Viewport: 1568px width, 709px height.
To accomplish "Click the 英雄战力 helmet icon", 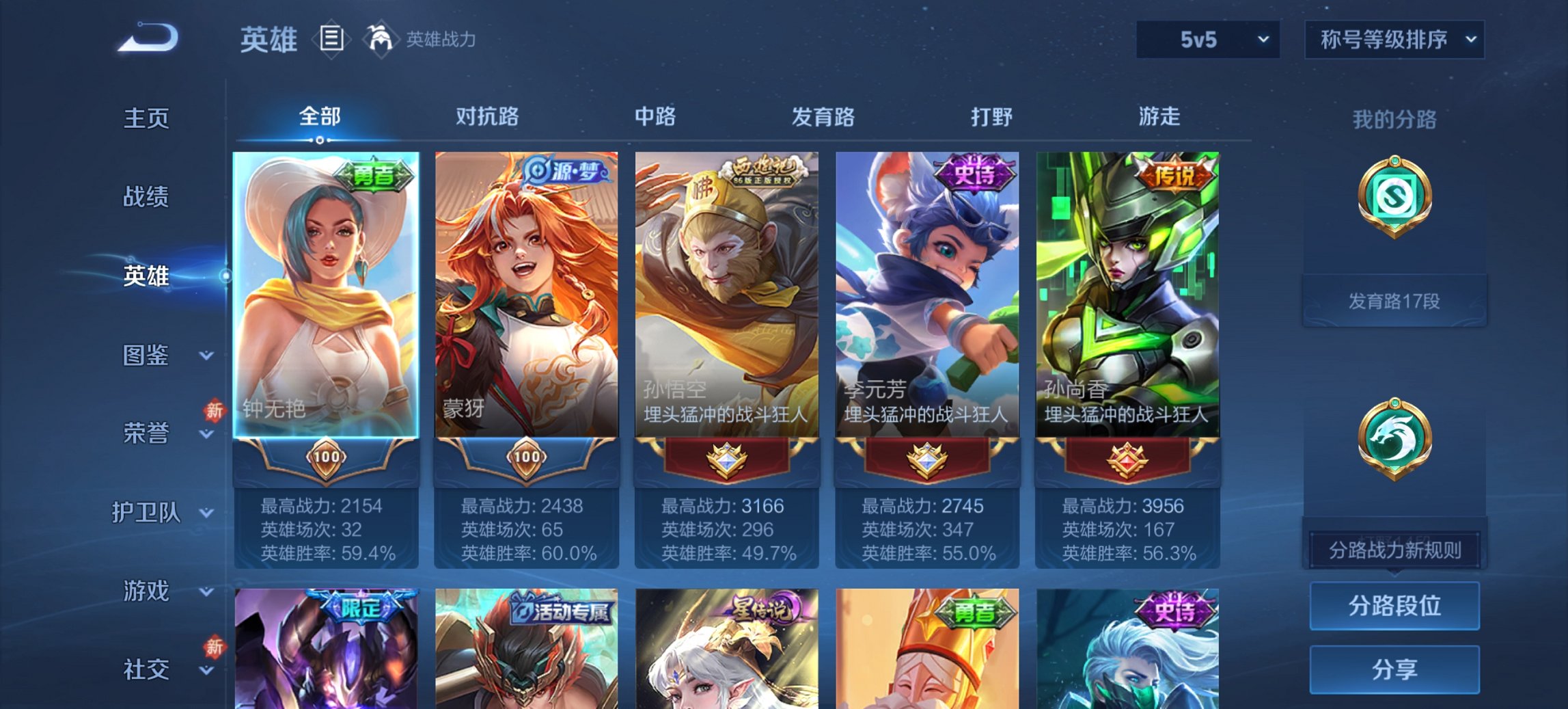I will click(380, 38).
